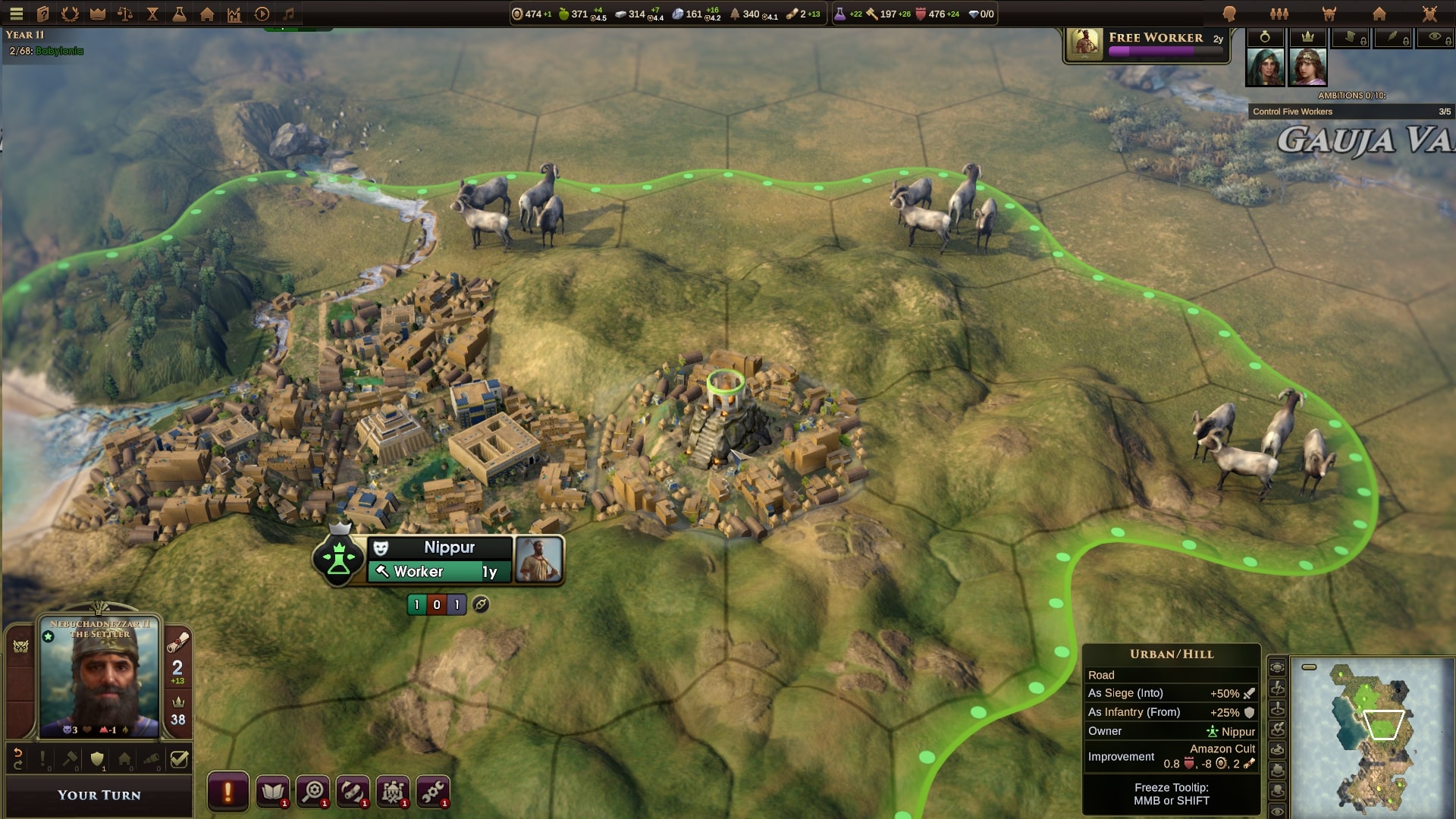The height and width of the screenshot is (819, 1456).
Task: Click the minimap to move the view
Action: pyautogui.click(x=1371, y=736)
